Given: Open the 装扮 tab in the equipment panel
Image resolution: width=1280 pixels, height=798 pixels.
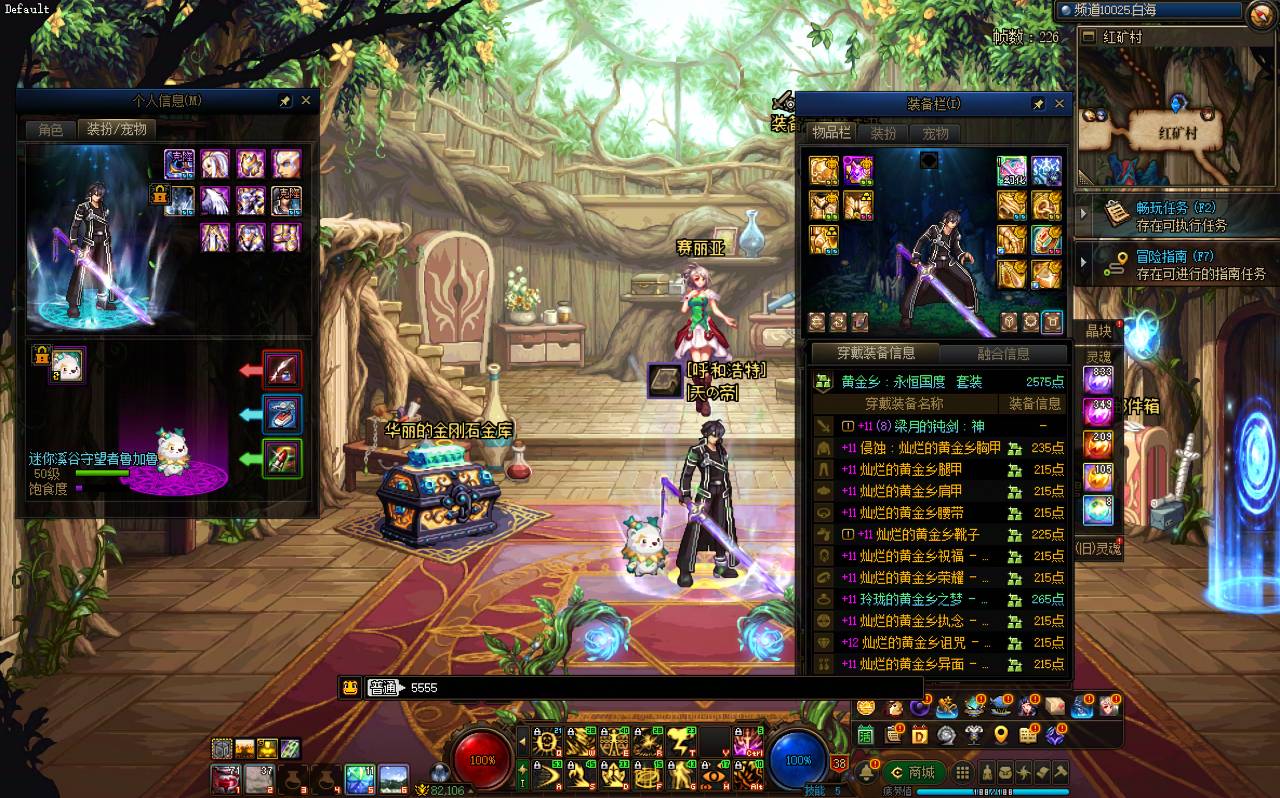Looking at the screenshot, I should click(883, 133).
